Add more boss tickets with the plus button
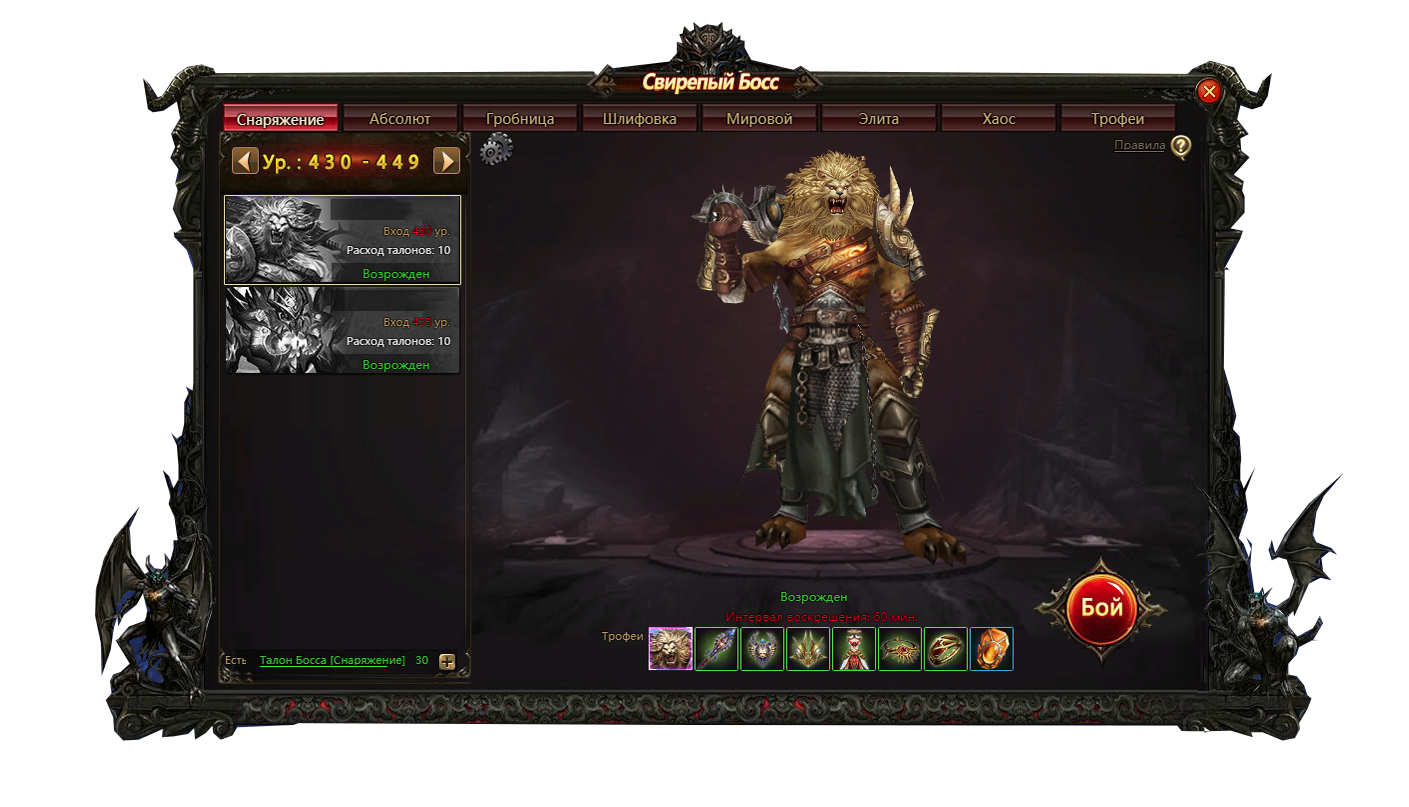Screen dimensions: 1409x807 (447, 661)
